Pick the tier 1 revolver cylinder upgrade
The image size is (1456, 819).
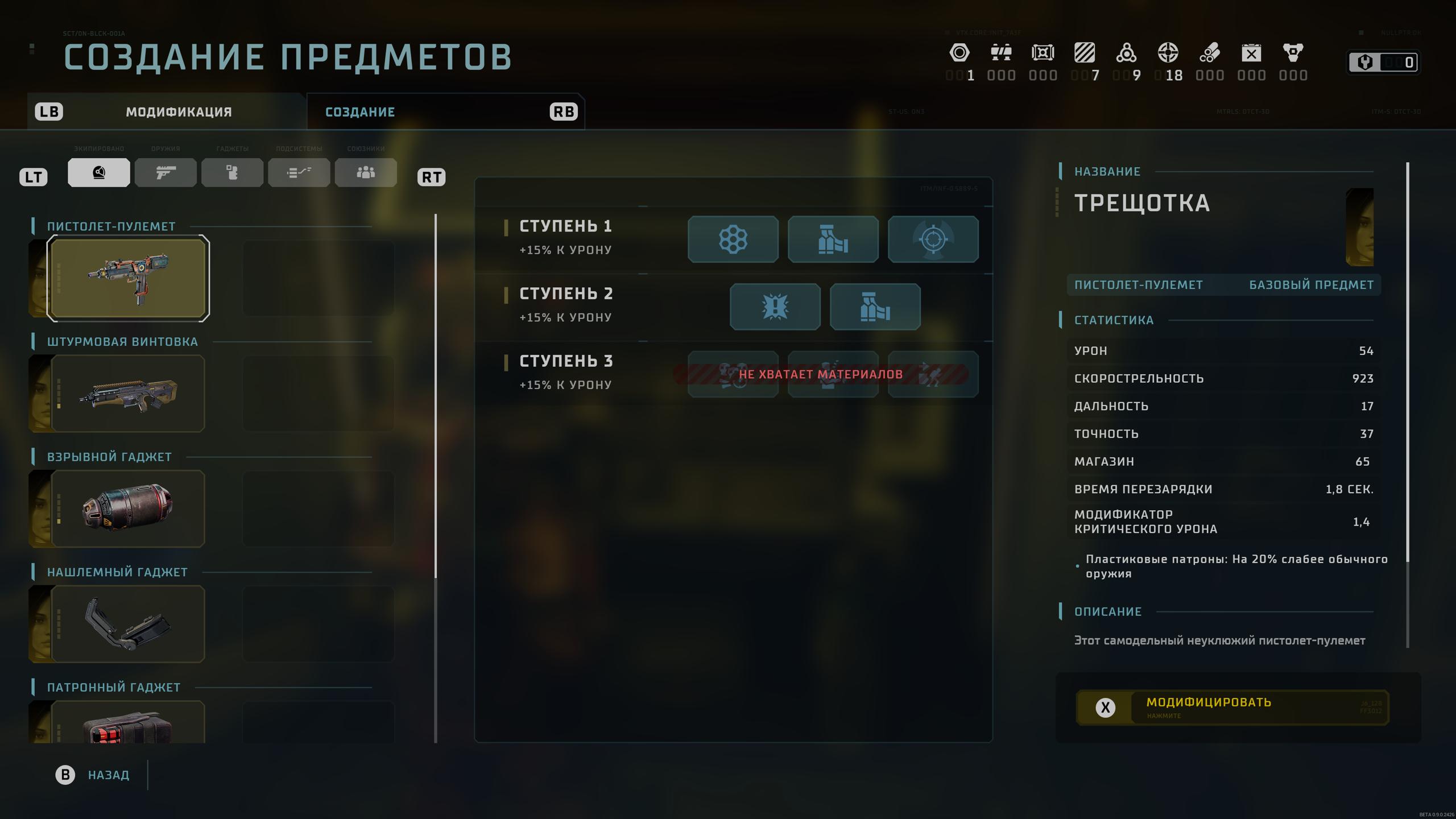coord(733,239)
